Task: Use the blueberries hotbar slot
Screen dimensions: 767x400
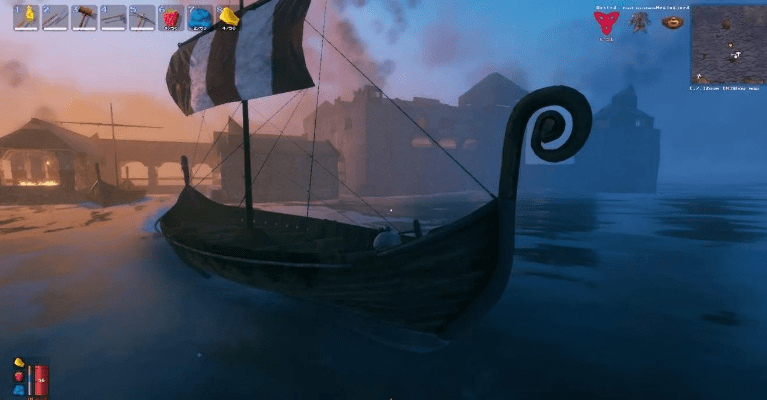Action: tap(200, 17)
